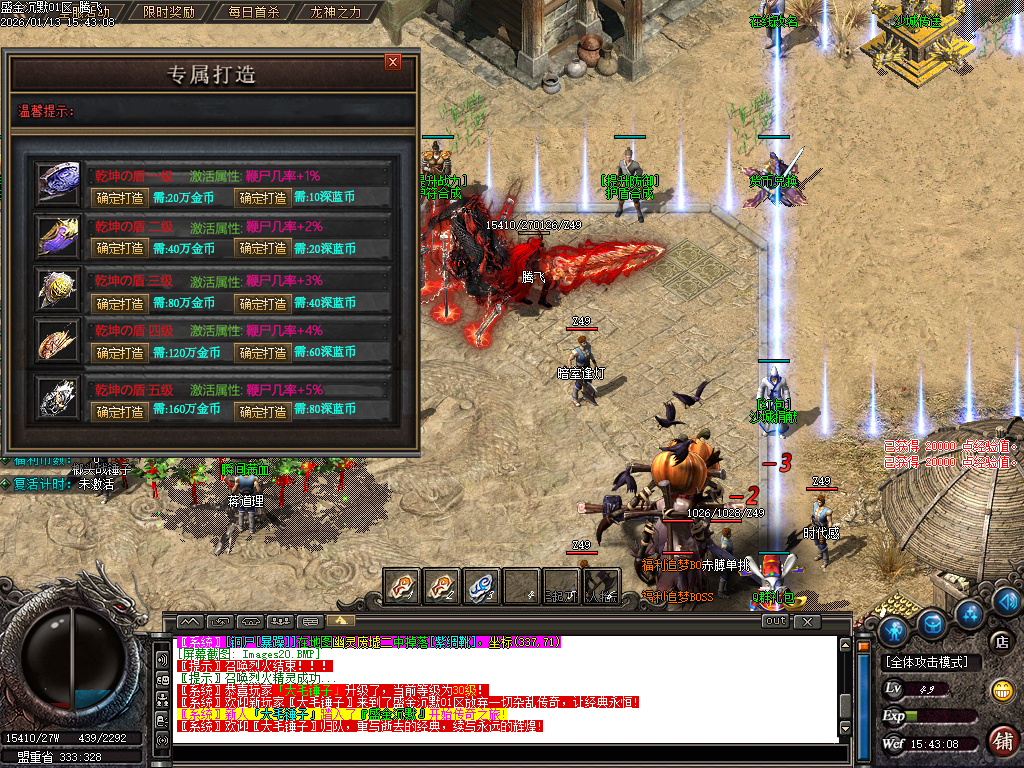Click the 全体攻击模式 attack mode label
Viewport: 1024px width, 768px height.
927,662
